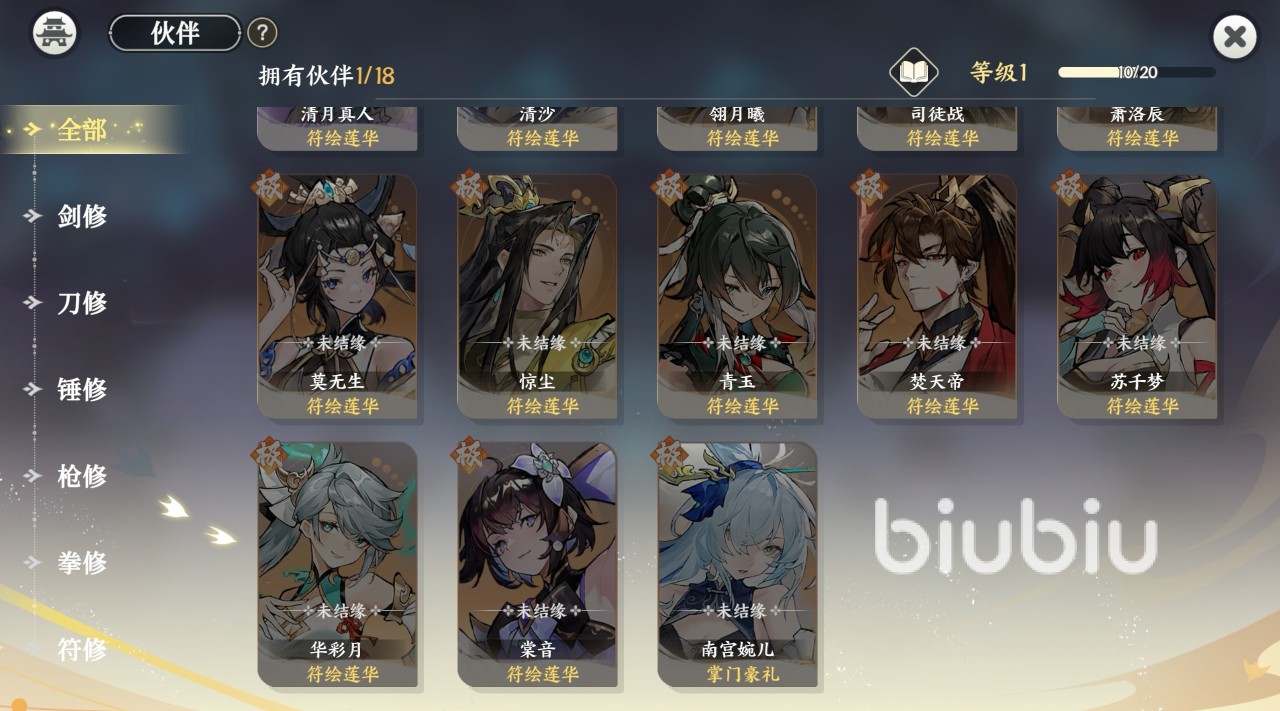Filter companions by 拳修

(82, 562)
